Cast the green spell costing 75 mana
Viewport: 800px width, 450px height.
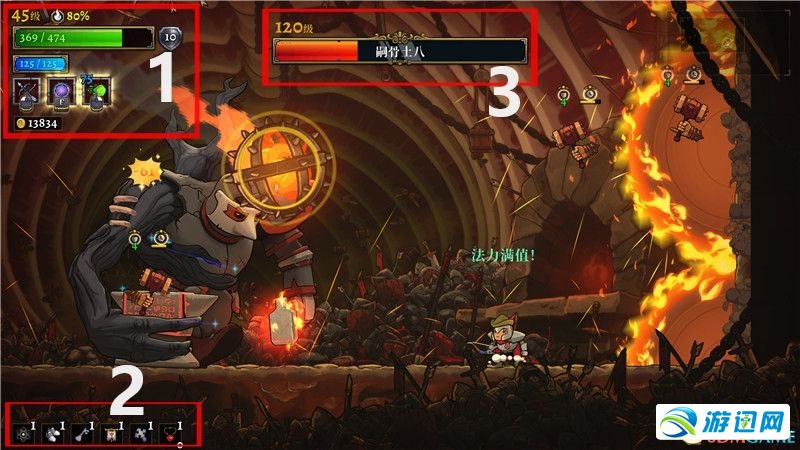click(97, 92)
